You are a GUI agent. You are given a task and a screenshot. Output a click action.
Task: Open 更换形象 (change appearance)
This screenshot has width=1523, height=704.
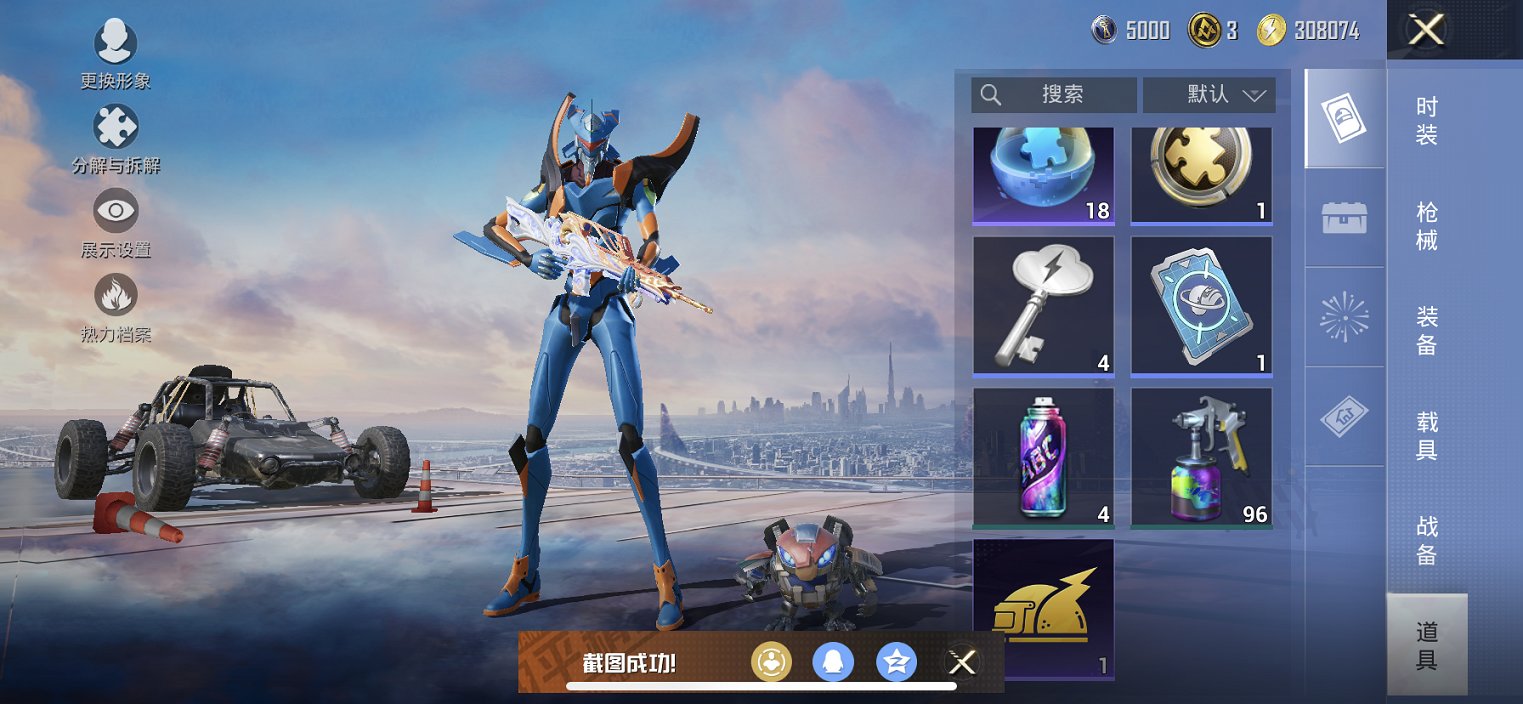[x=116, y=43]
